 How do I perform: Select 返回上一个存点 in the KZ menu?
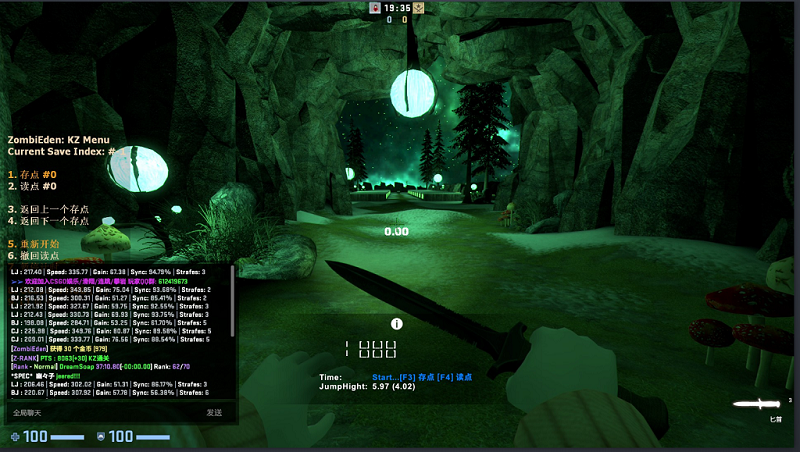pos(49,210)
